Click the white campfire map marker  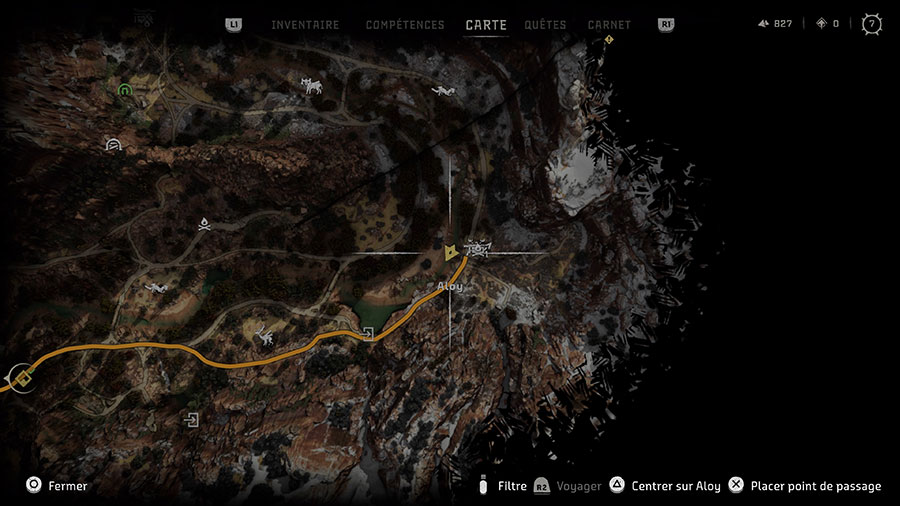click(204, 225)
